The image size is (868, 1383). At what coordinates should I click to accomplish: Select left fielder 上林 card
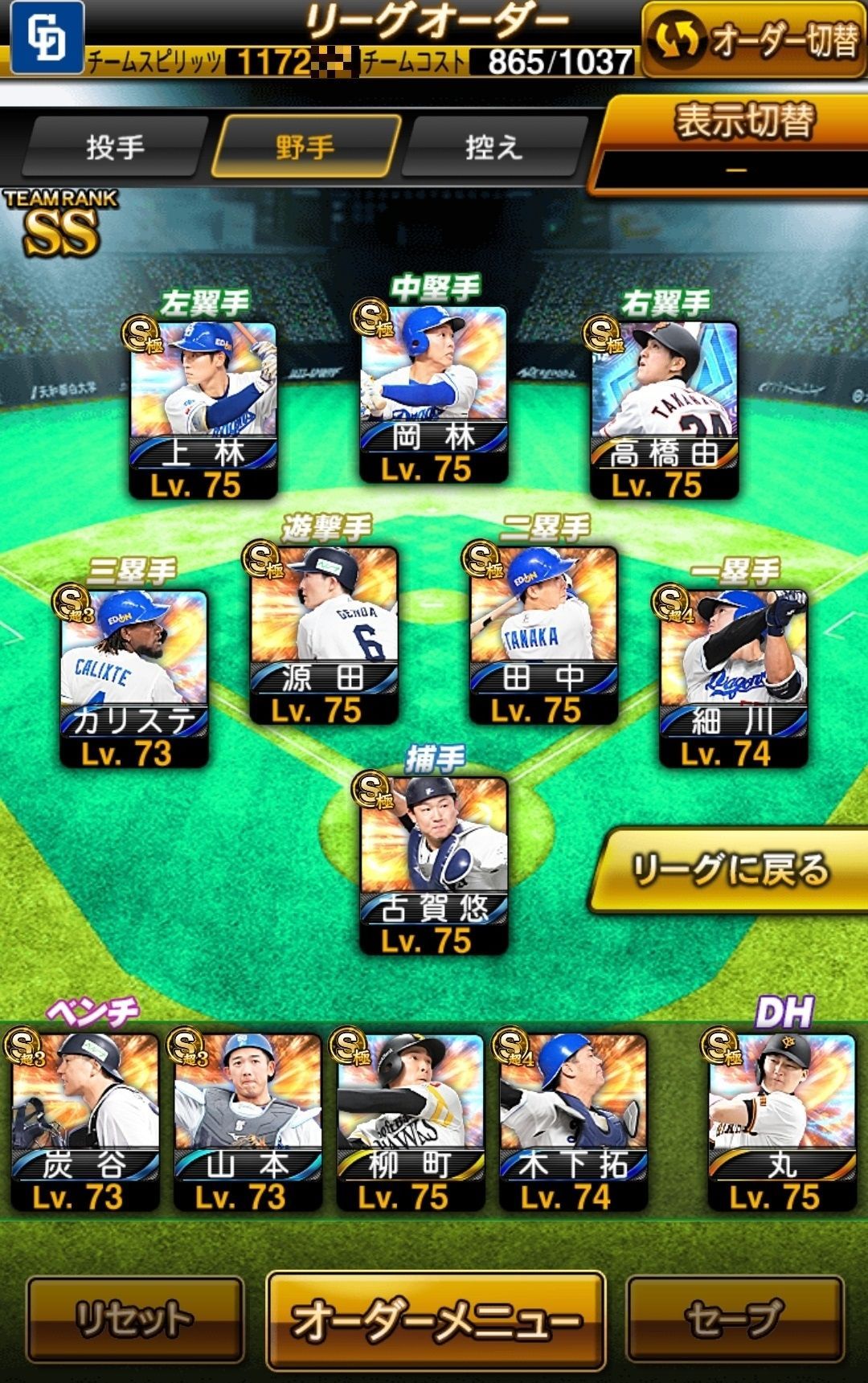point(203,410)
